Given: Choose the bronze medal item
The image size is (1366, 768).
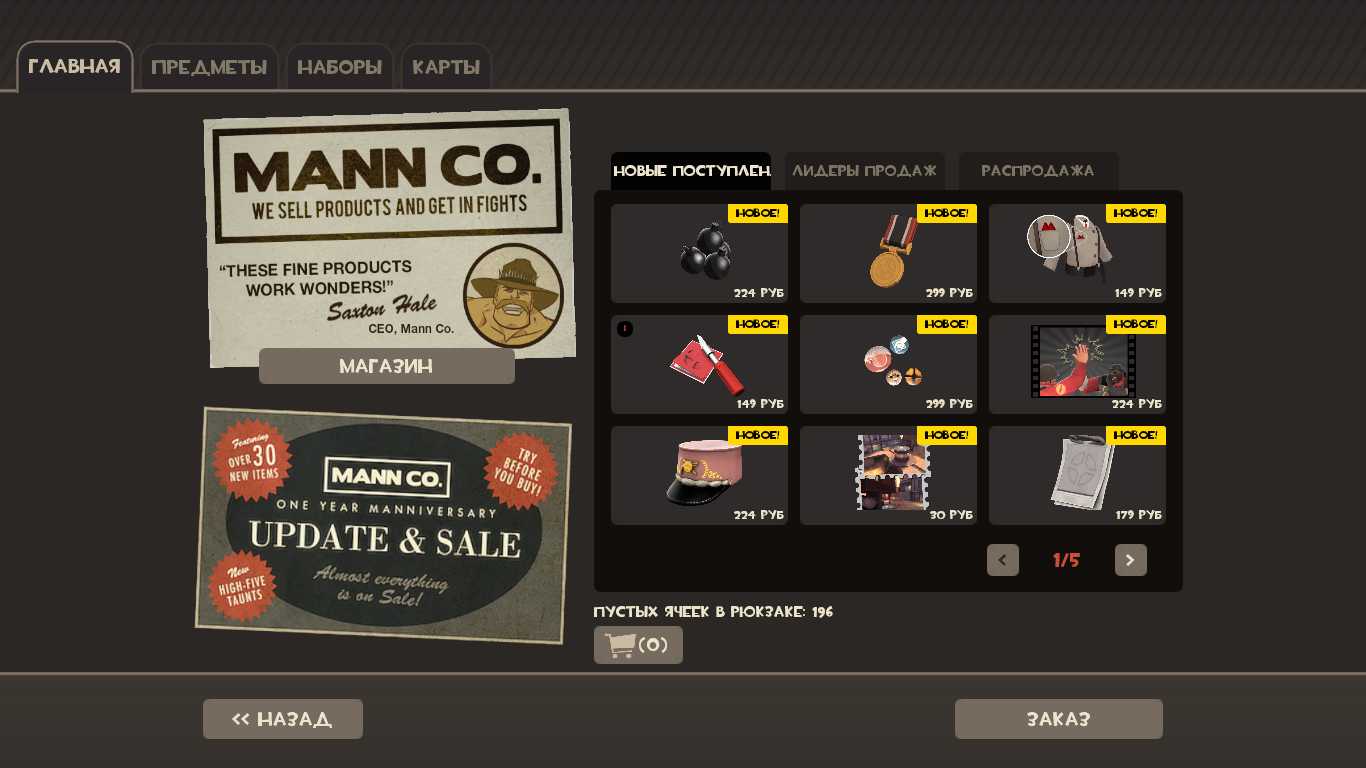Looking at the screenshot, I should tap(888, 253).
